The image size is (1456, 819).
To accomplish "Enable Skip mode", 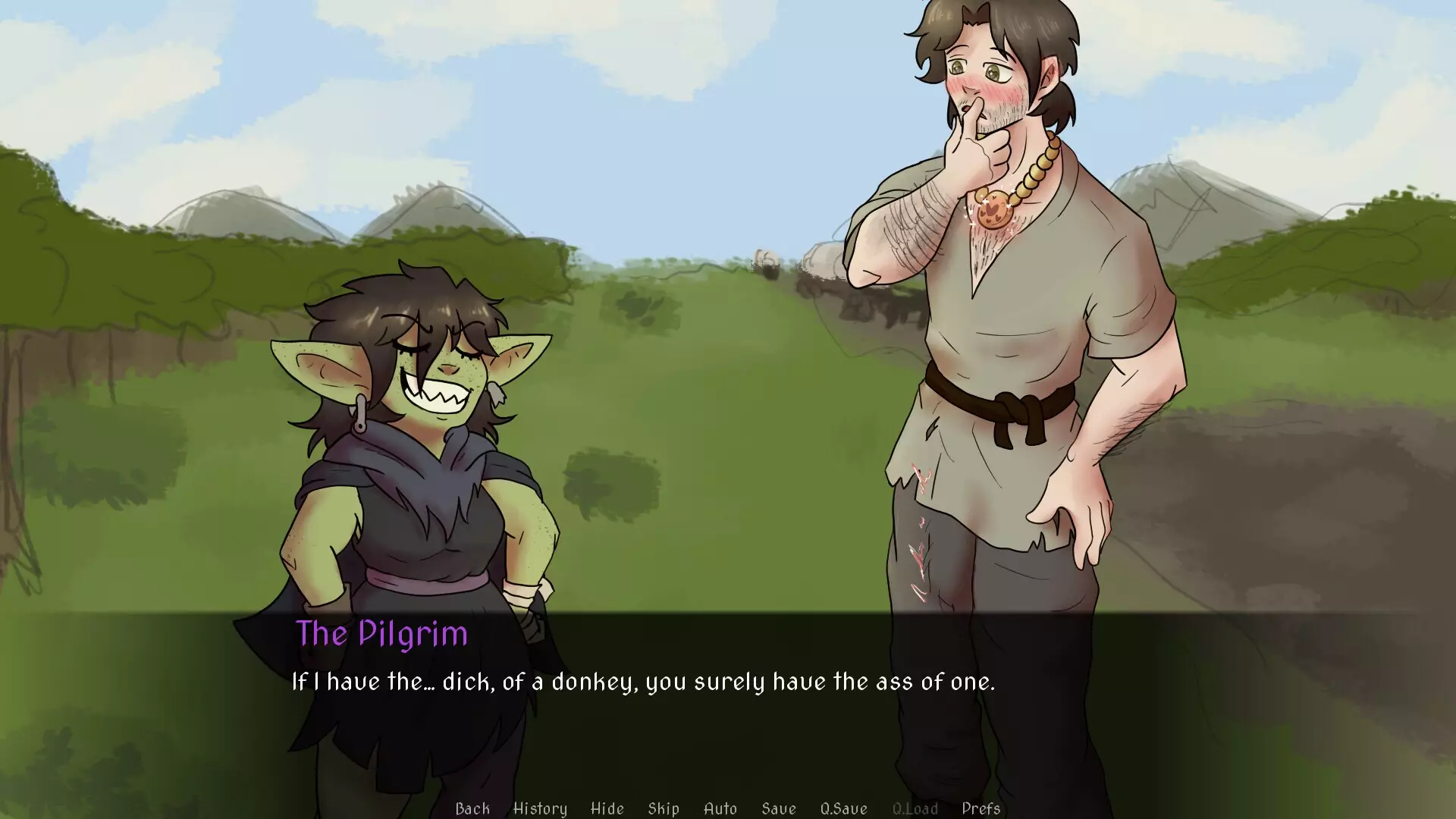I will (x=664, y=808).
